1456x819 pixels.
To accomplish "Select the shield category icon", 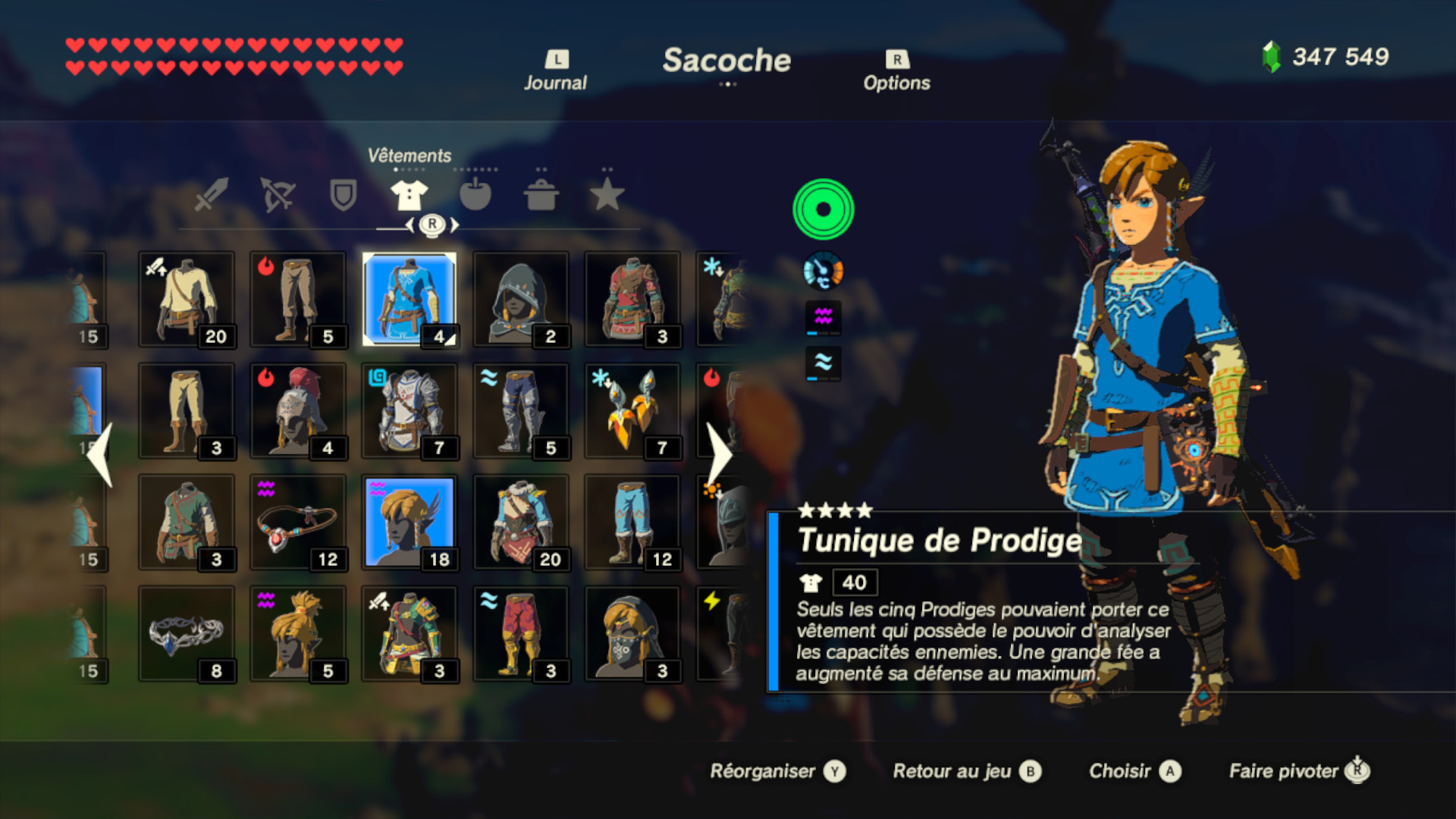I will click(x=343, y=196).
